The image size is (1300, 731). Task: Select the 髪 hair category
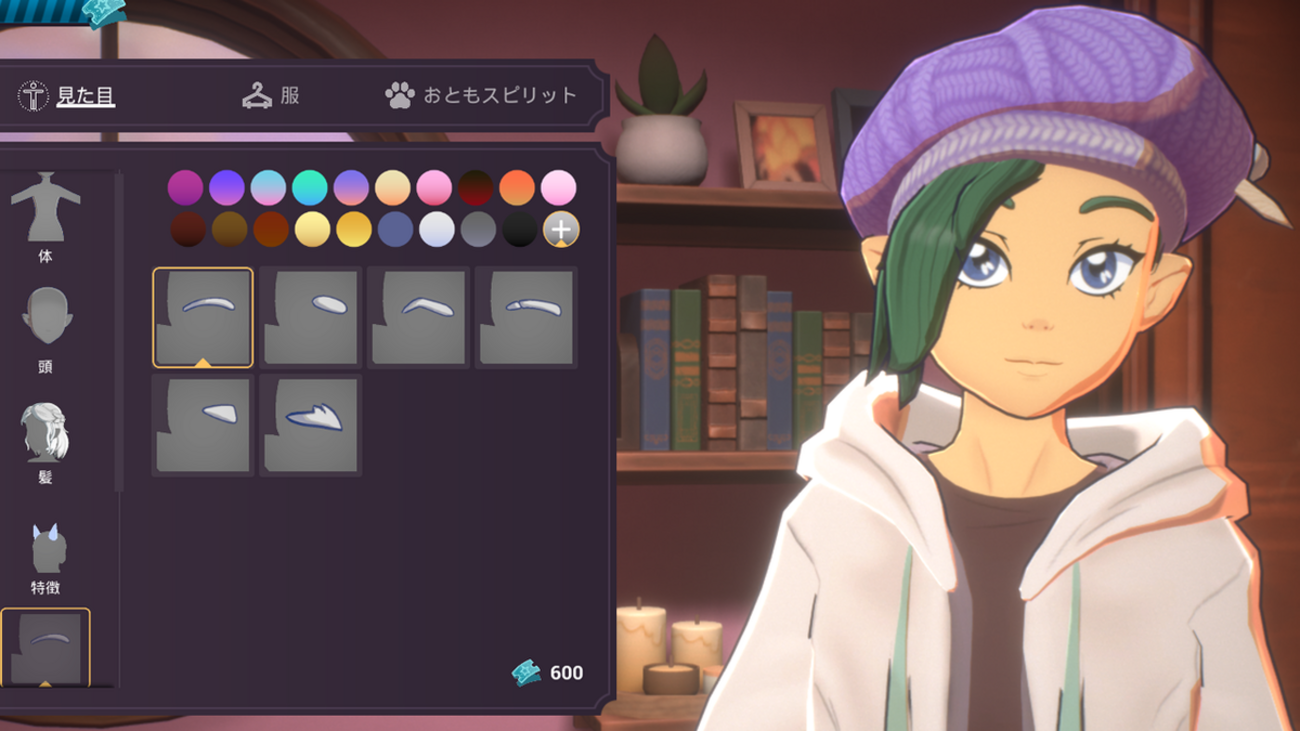coord(45,441)
